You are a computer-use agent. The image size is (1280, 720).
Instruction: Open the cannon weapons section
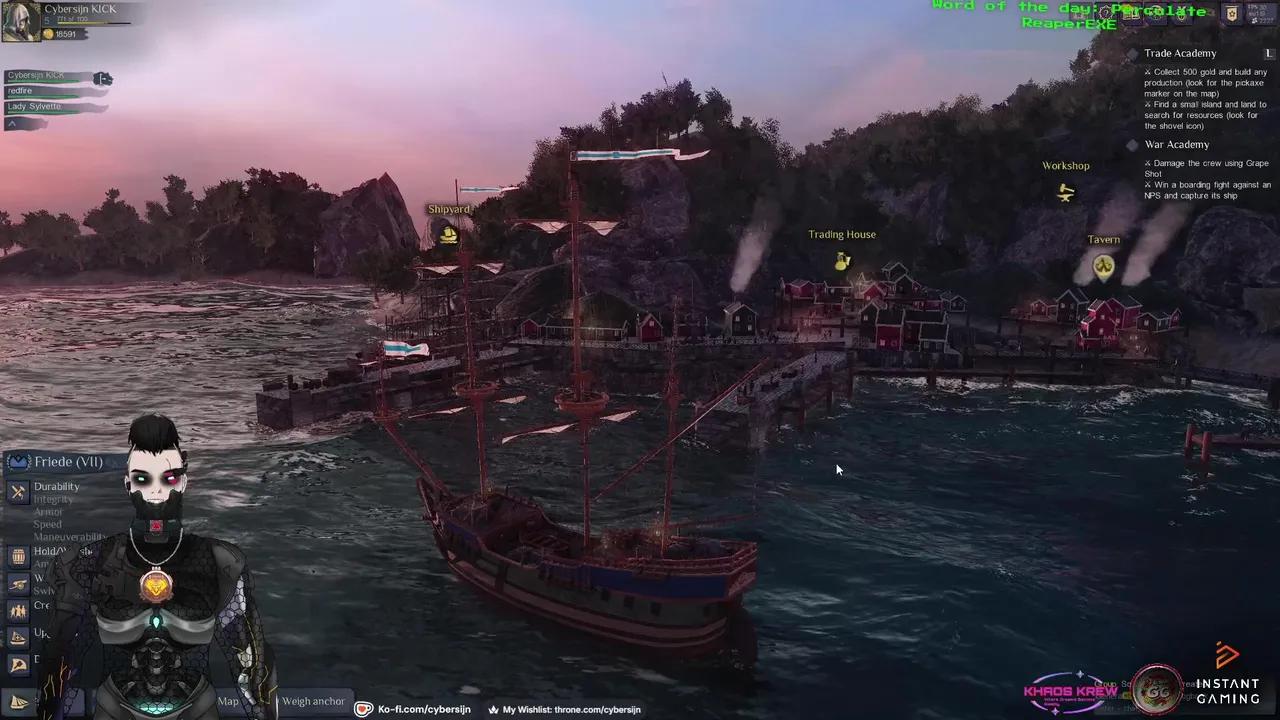point(18,583)
